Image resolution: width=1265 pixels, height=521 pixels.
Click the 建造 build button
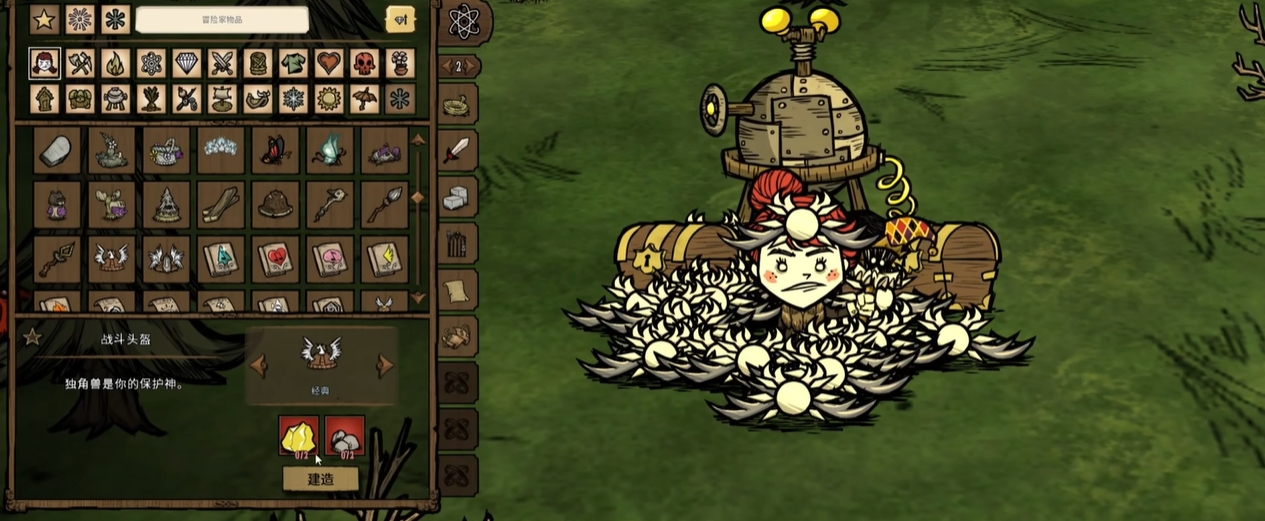[x=320, y=479]
